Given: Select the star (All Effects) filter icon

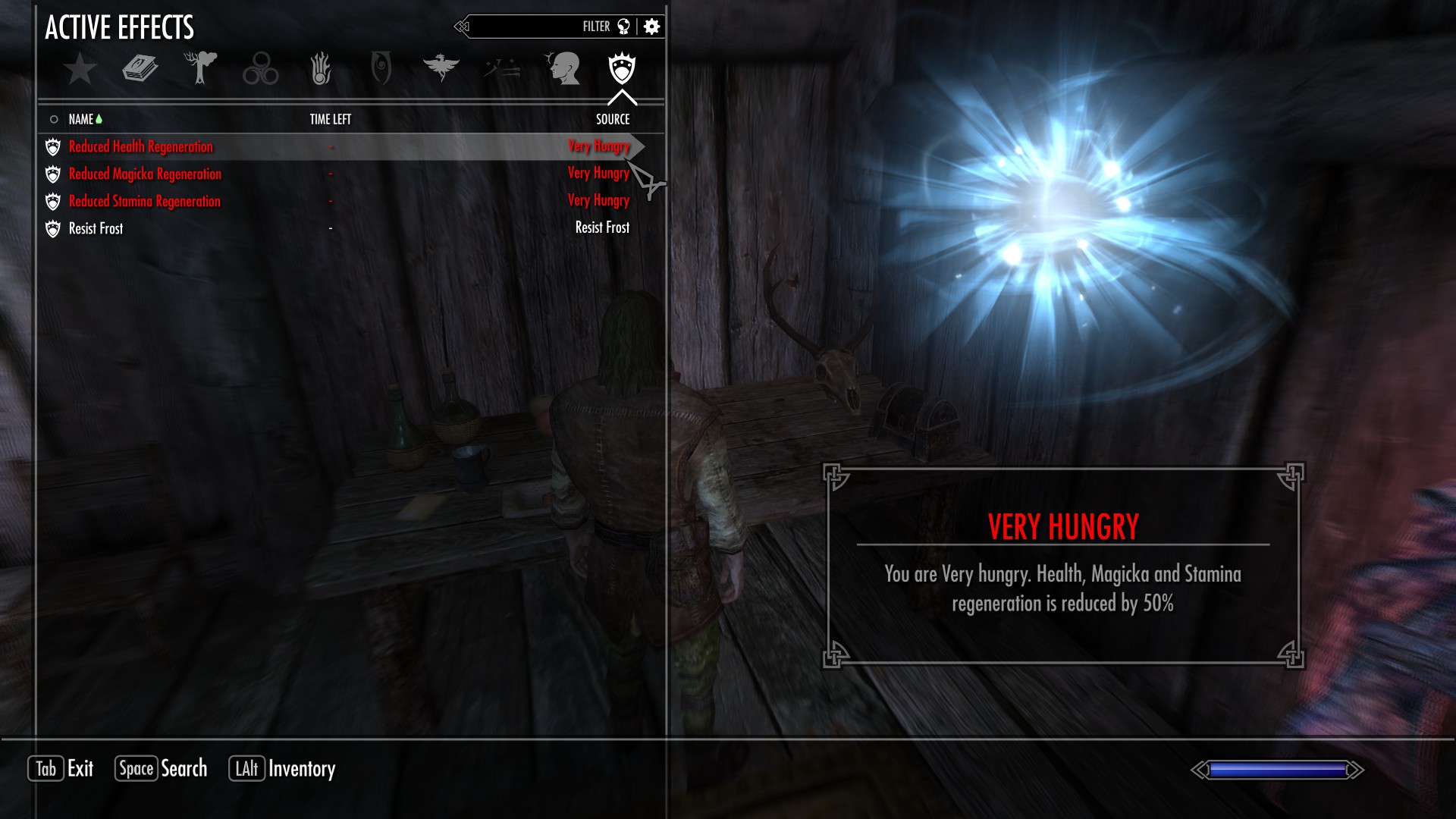Looking at the screenshot, I should click(x=79, y=68).
